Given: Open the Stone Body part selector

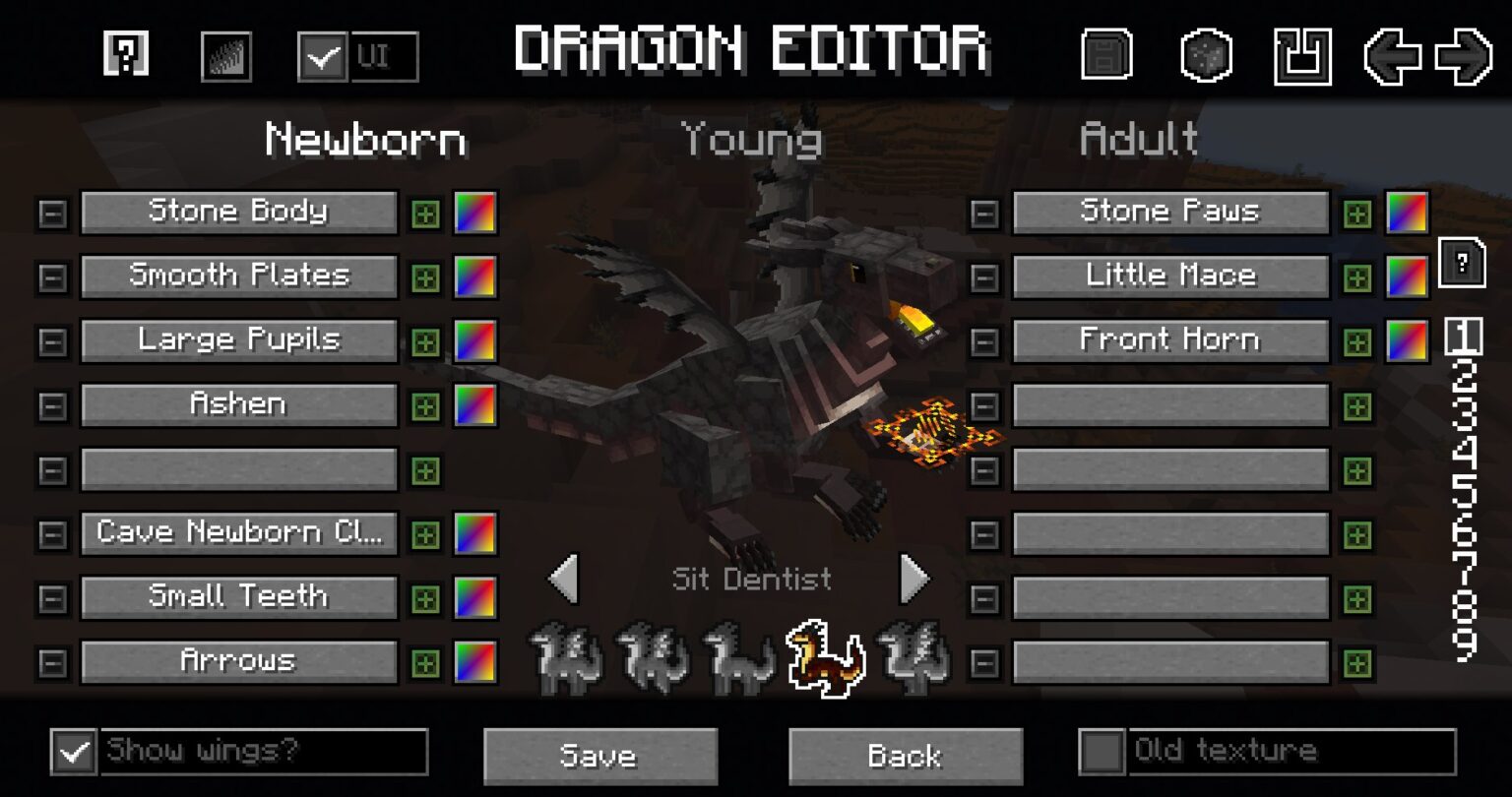Looking at the screenshot, I should (x=237, y=211).
